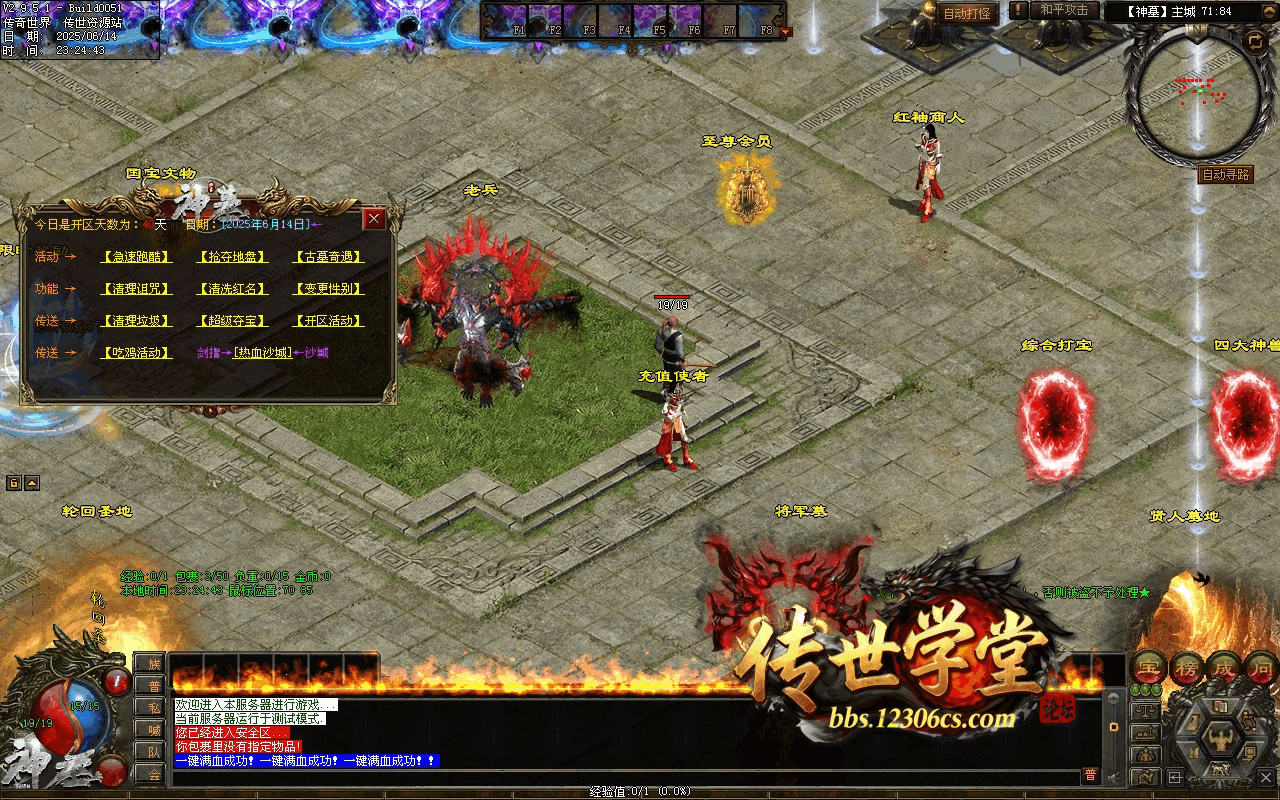Screen dimensions: 1280x800
Task: Select the 抢夺地盘 activity link
Action: 233,257
